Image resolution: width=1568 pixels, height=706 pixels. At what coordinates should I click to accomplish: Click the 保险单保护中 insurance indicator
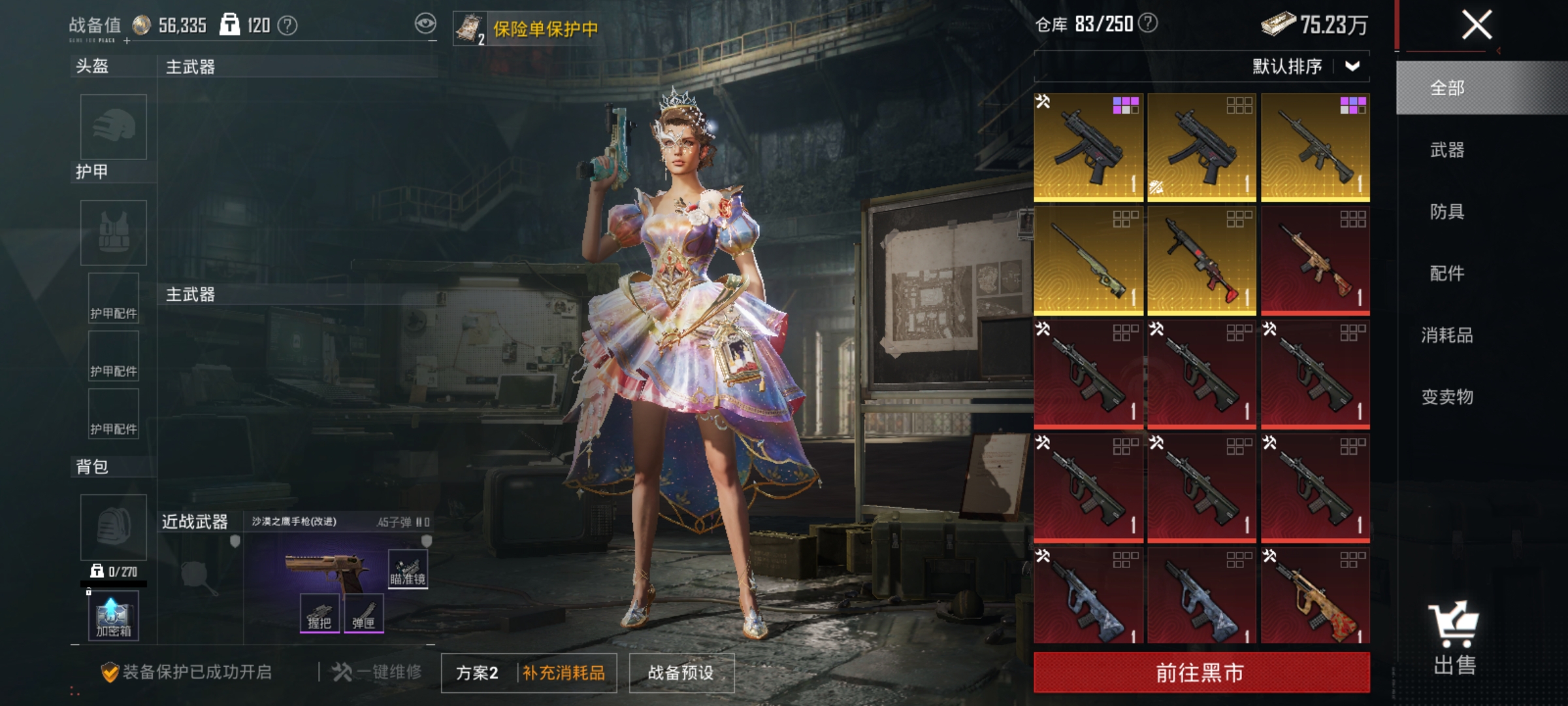pyautogui.click(x=545, y=29)
